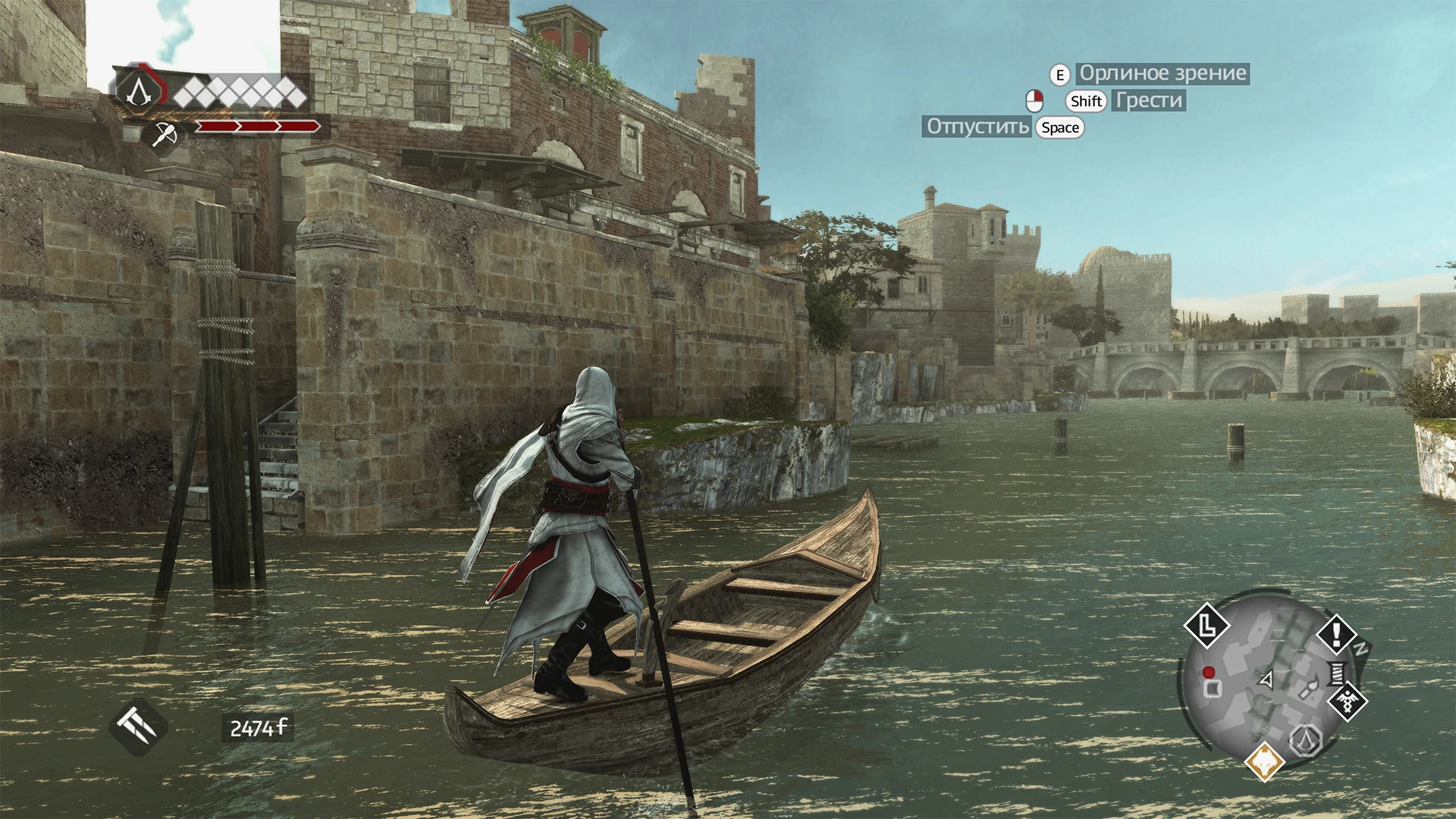Click the exclamation mission marker on the minimap

tap(1335, 634)
